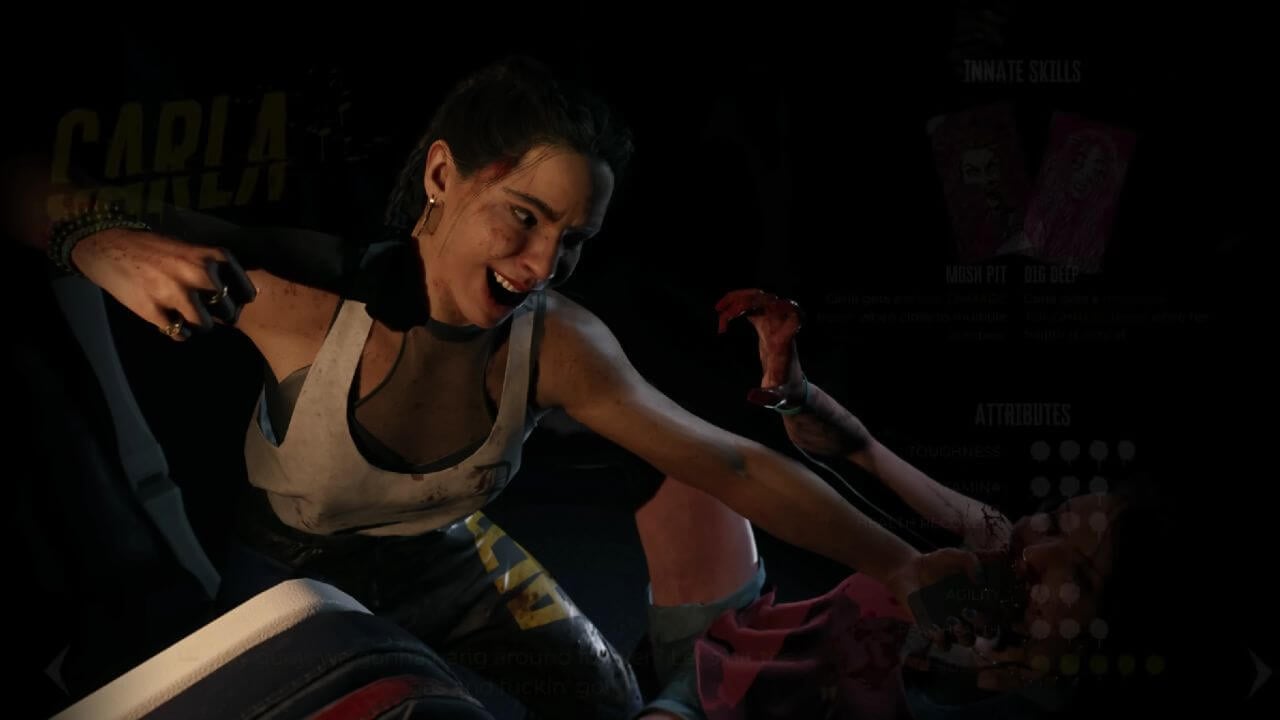Click the Innate Skills section header
This screenshot has height=720, width=1280.
click(1023, 72)
